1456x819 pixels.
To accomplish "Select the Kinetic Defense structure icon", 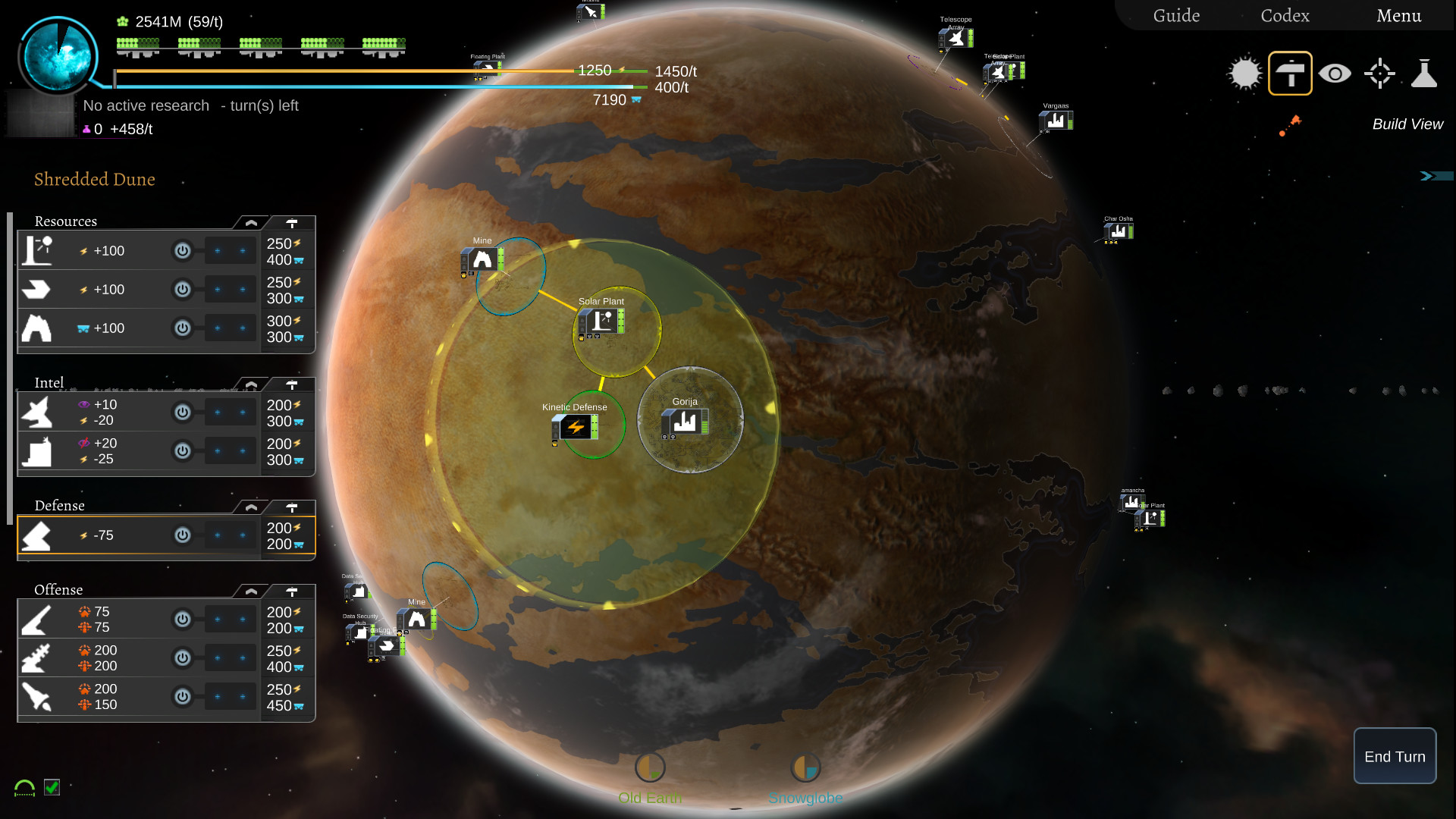I will (x=574, y=428).
